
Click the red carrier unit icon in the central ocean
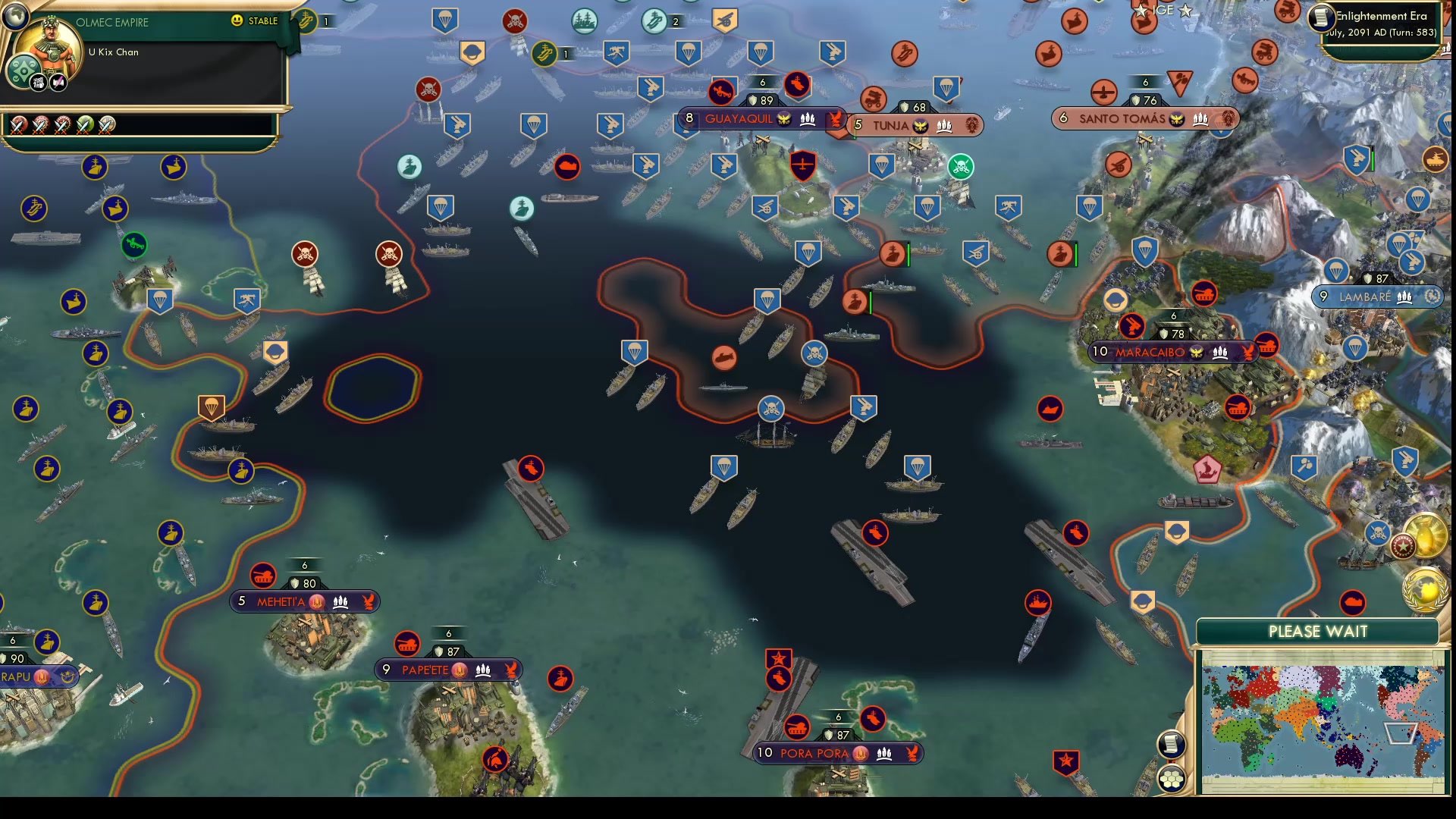point(876,533)
